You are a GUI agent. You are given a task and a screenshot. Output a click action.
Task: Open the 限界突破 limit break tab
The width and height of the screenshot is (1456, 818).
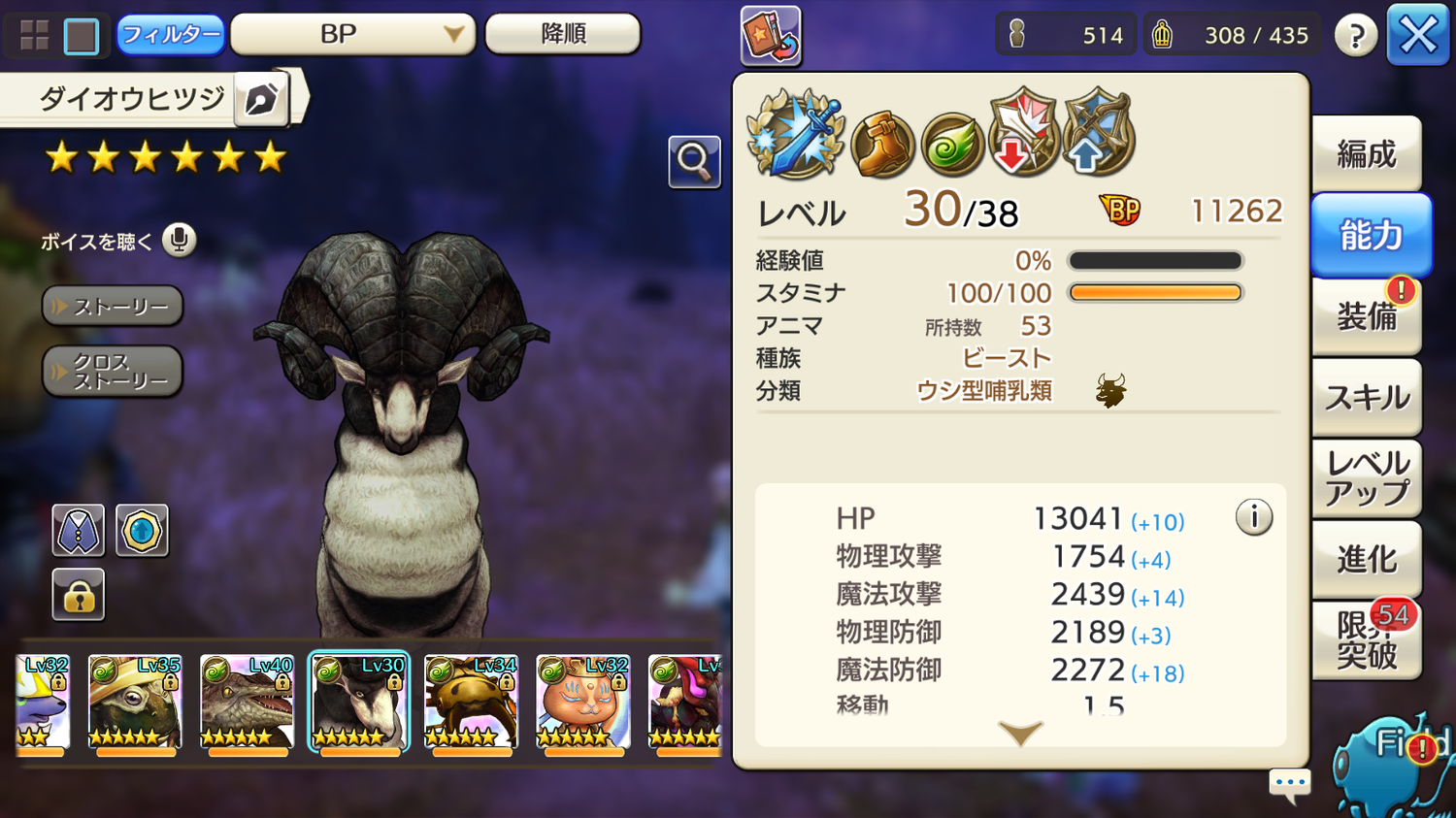[1366, 640]
